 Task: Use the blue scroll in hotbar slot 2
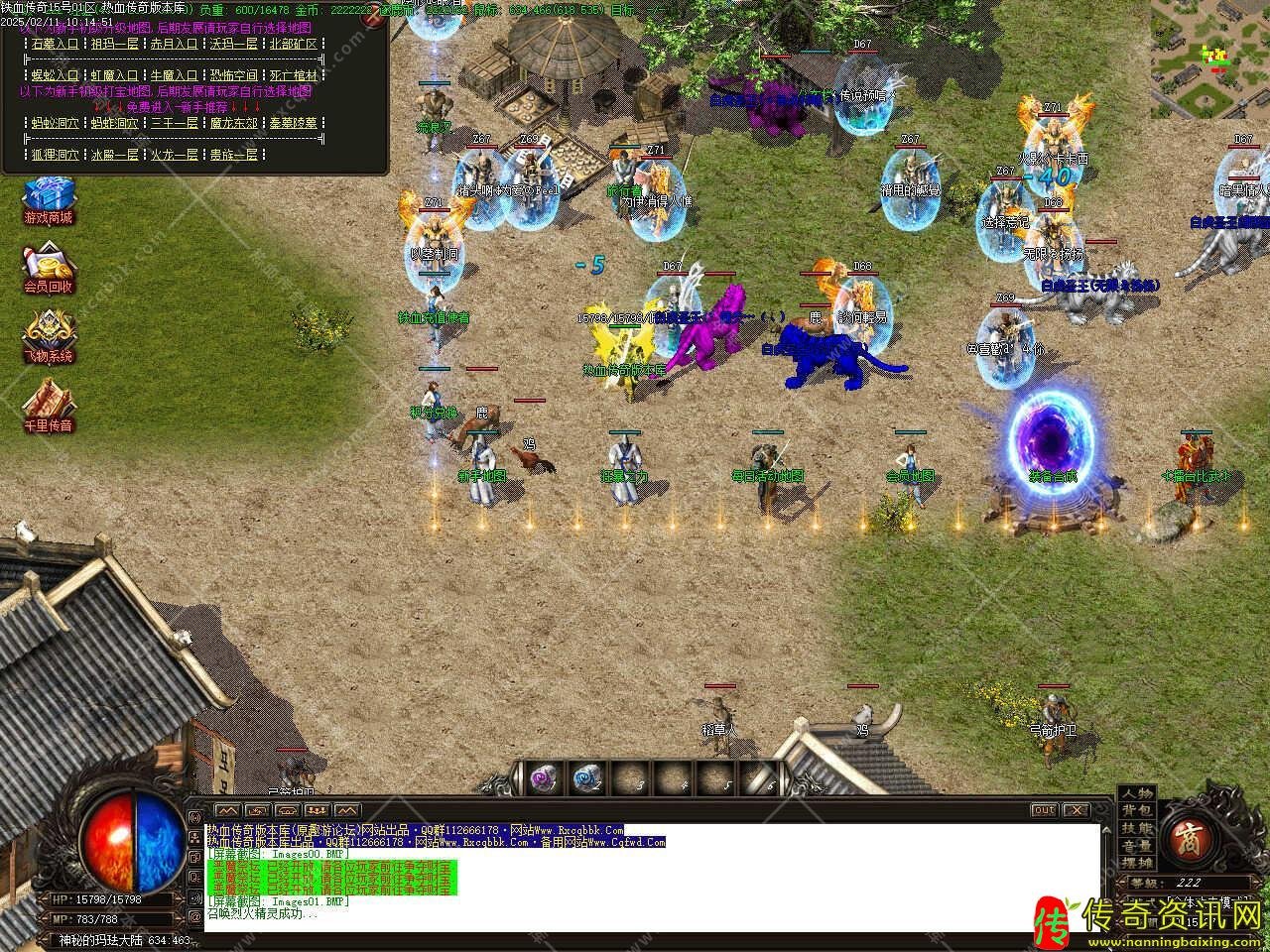pyautogui.click(x=587, y=778)
